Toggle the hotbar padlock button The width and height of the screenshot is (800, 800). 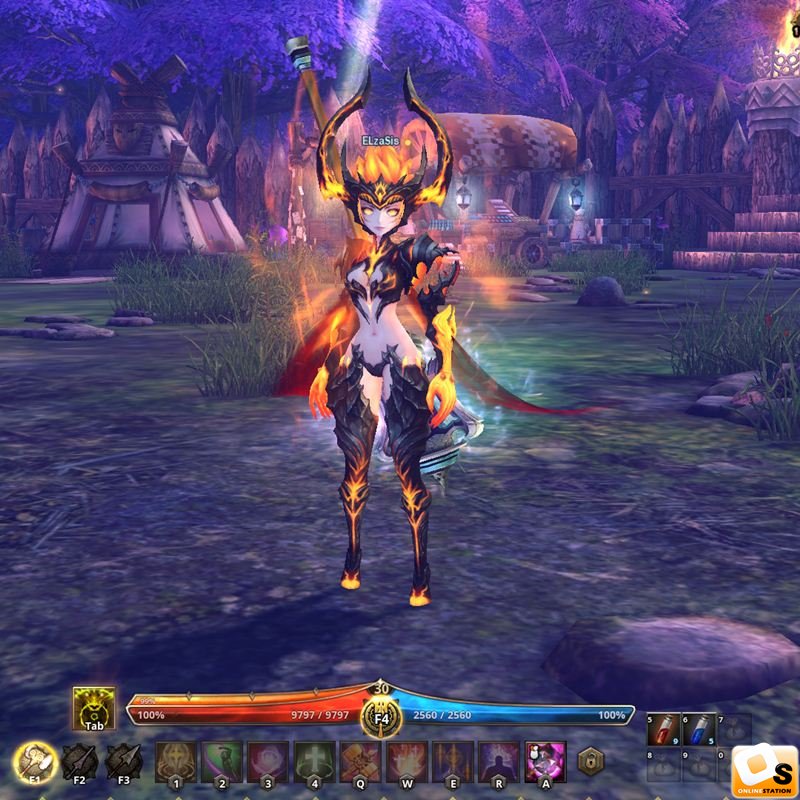591,761
